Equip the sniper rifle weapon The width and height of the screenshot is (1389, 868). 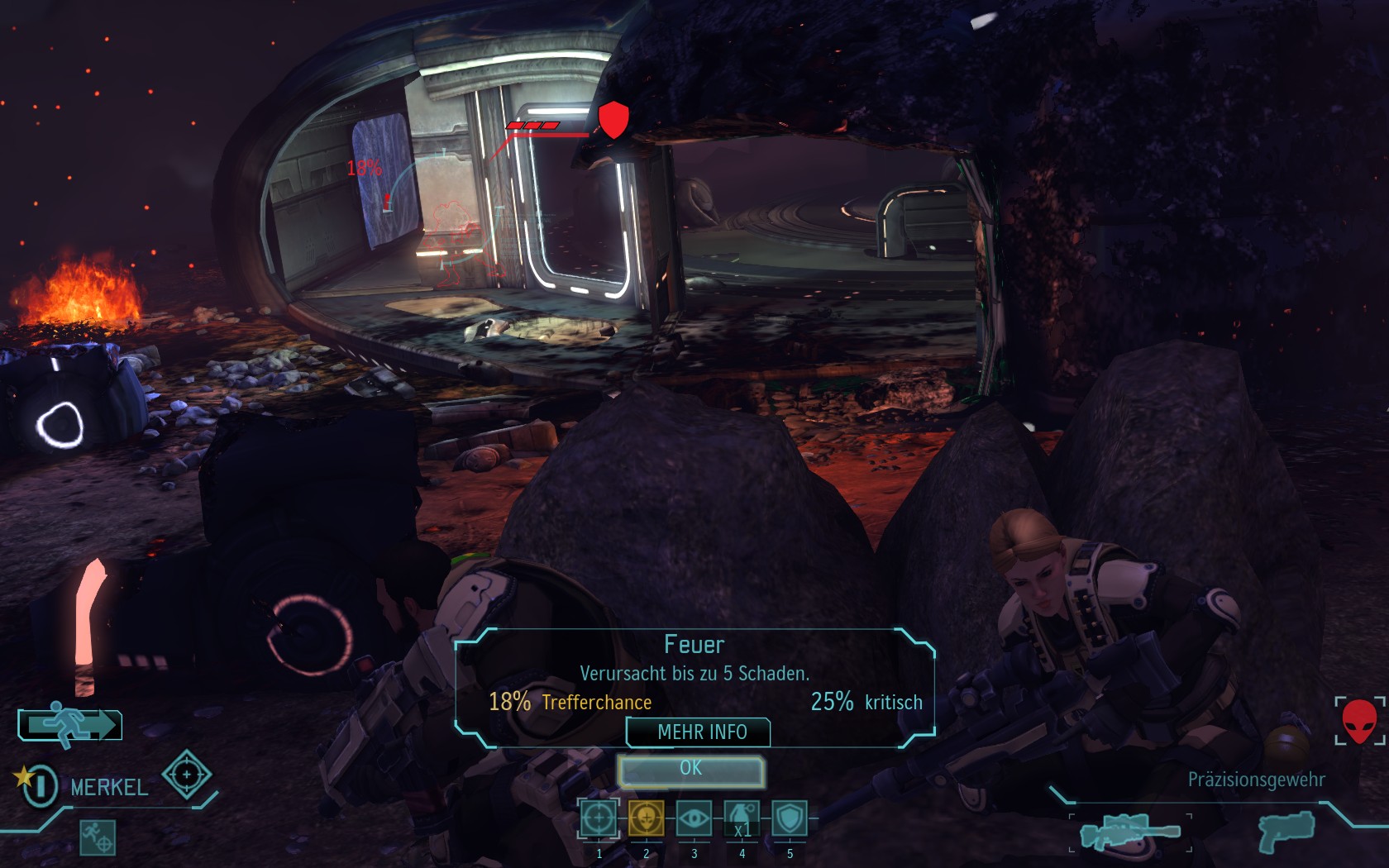click(1129, 832)
